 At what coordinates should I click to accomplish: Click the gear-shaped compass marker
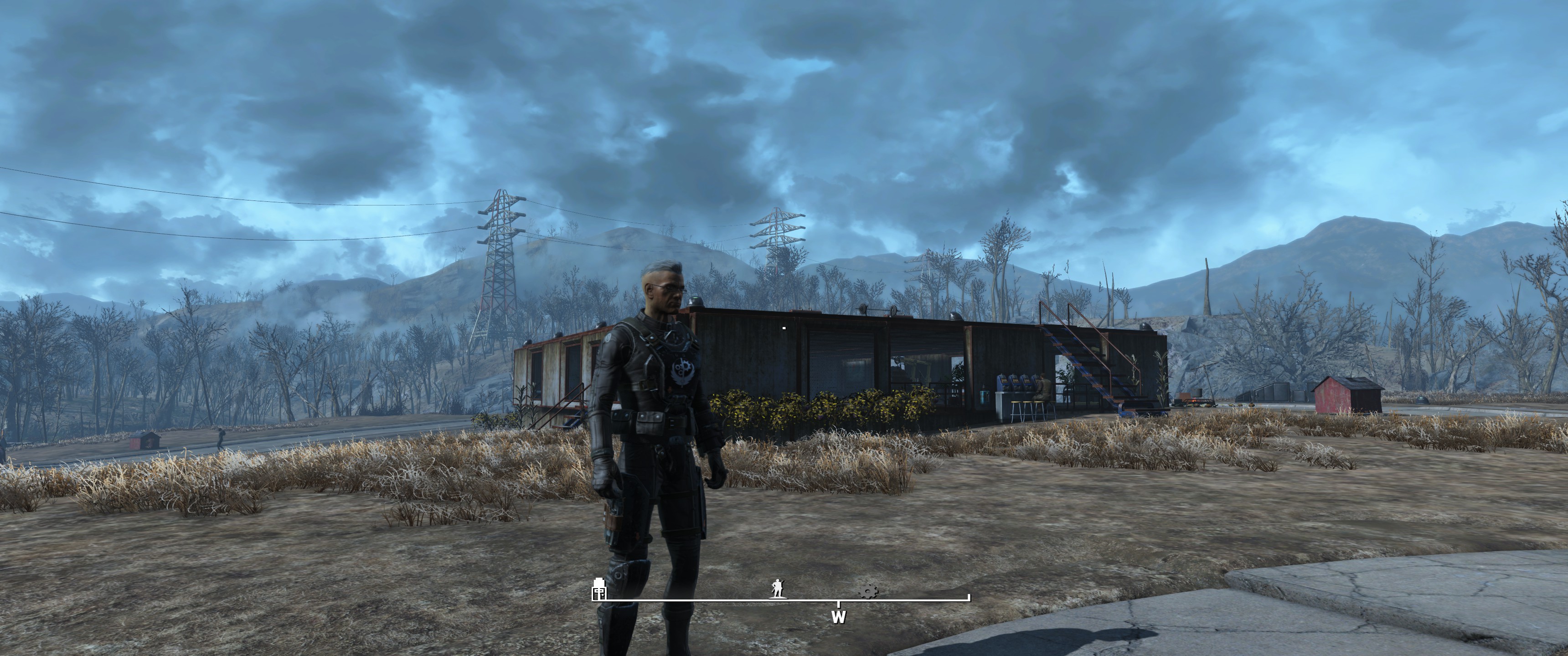868,590
